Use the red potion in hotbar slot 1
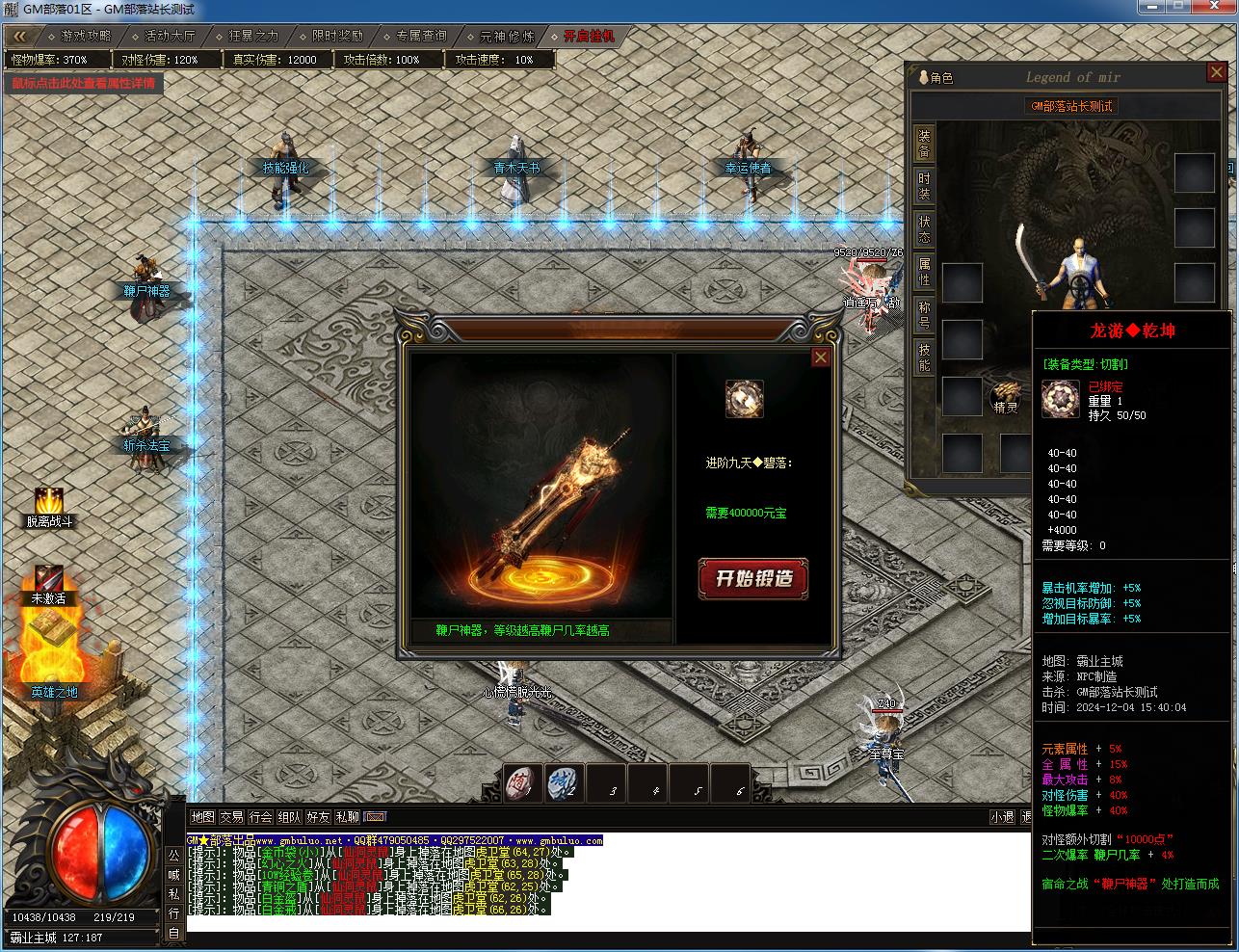1239x952 pixels. 521,783
